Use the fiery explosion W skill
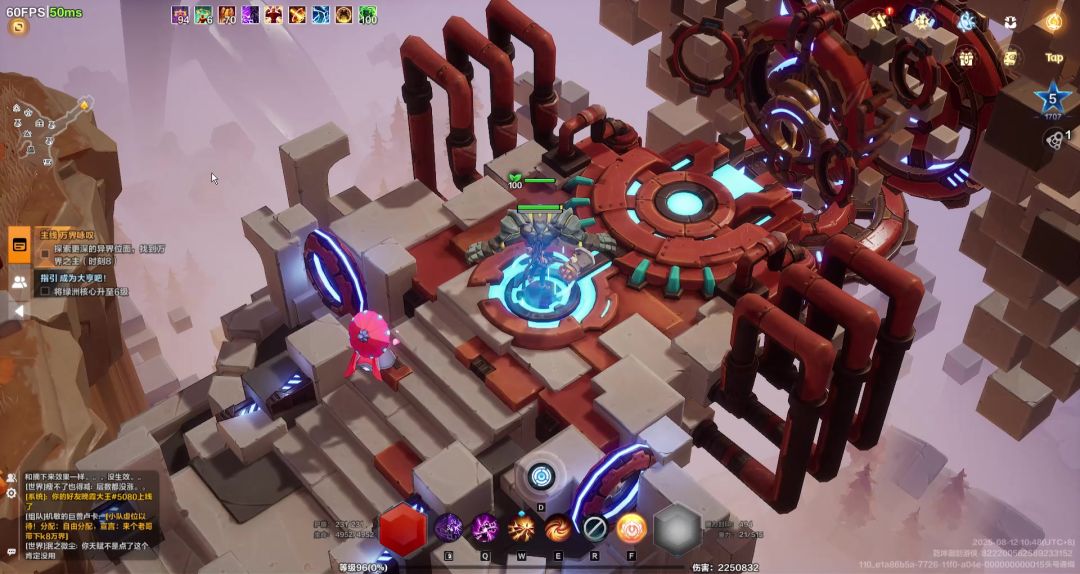The height and width of the screenshot is (574, 1080). [x=521, y=527]
